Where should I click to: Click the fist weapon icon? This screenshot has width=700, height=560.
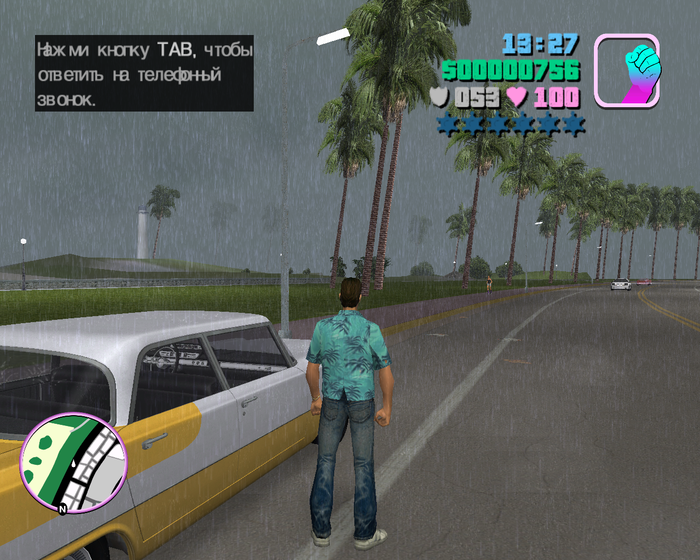(x=626, y=70)
